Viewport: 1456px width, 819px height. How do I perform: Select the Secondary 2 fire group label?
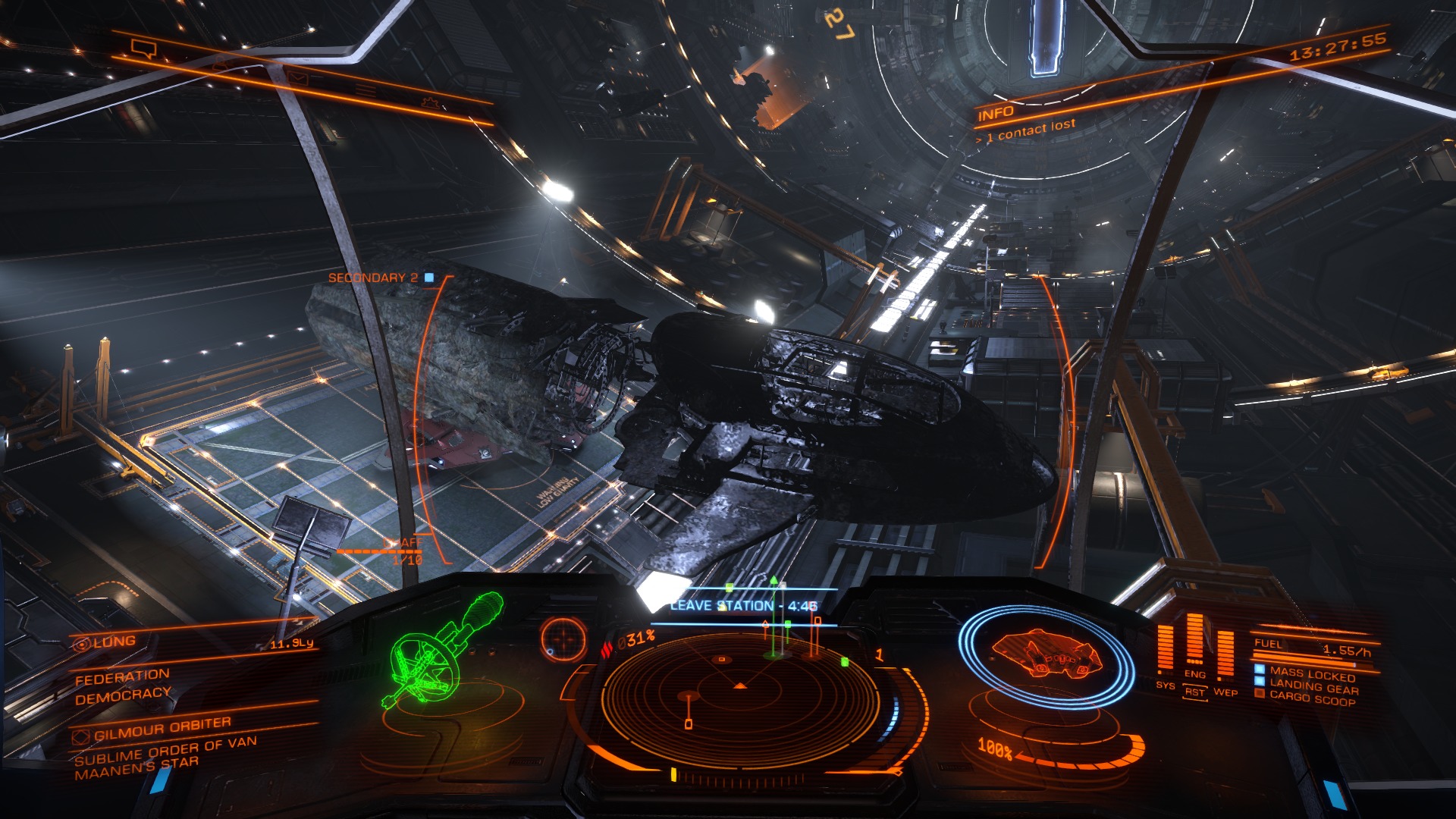373,278
